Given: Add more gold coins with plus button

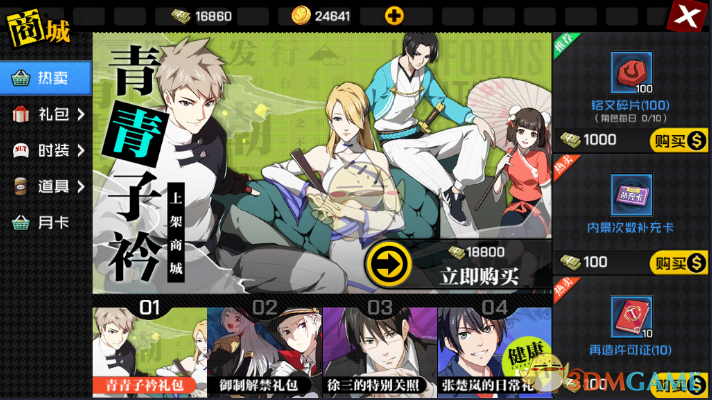Looking at the screenshot, I should 395,15.
